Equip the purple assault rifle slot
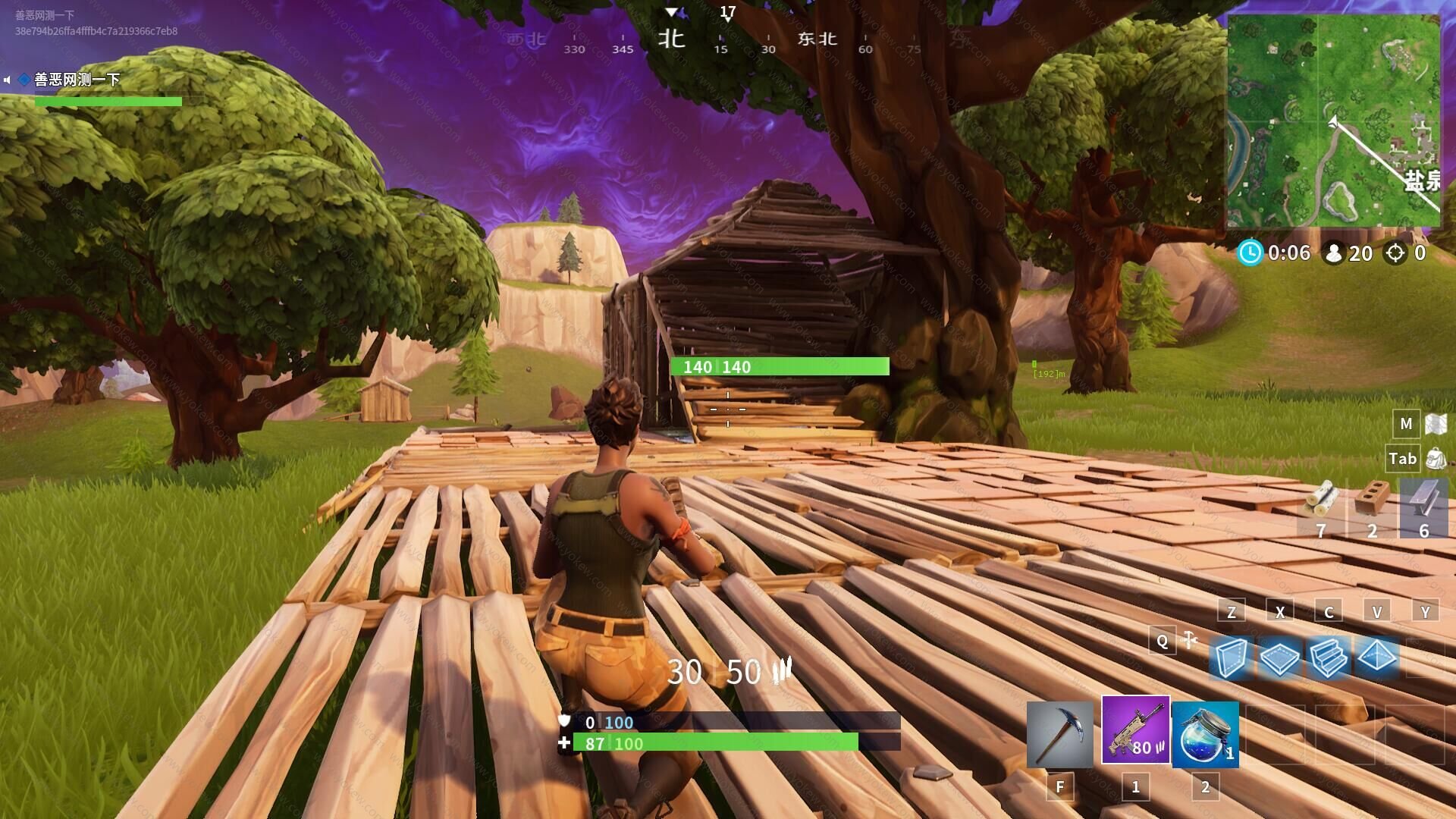Viewport: 1456px width, 819px height. tap(1135, 730)
